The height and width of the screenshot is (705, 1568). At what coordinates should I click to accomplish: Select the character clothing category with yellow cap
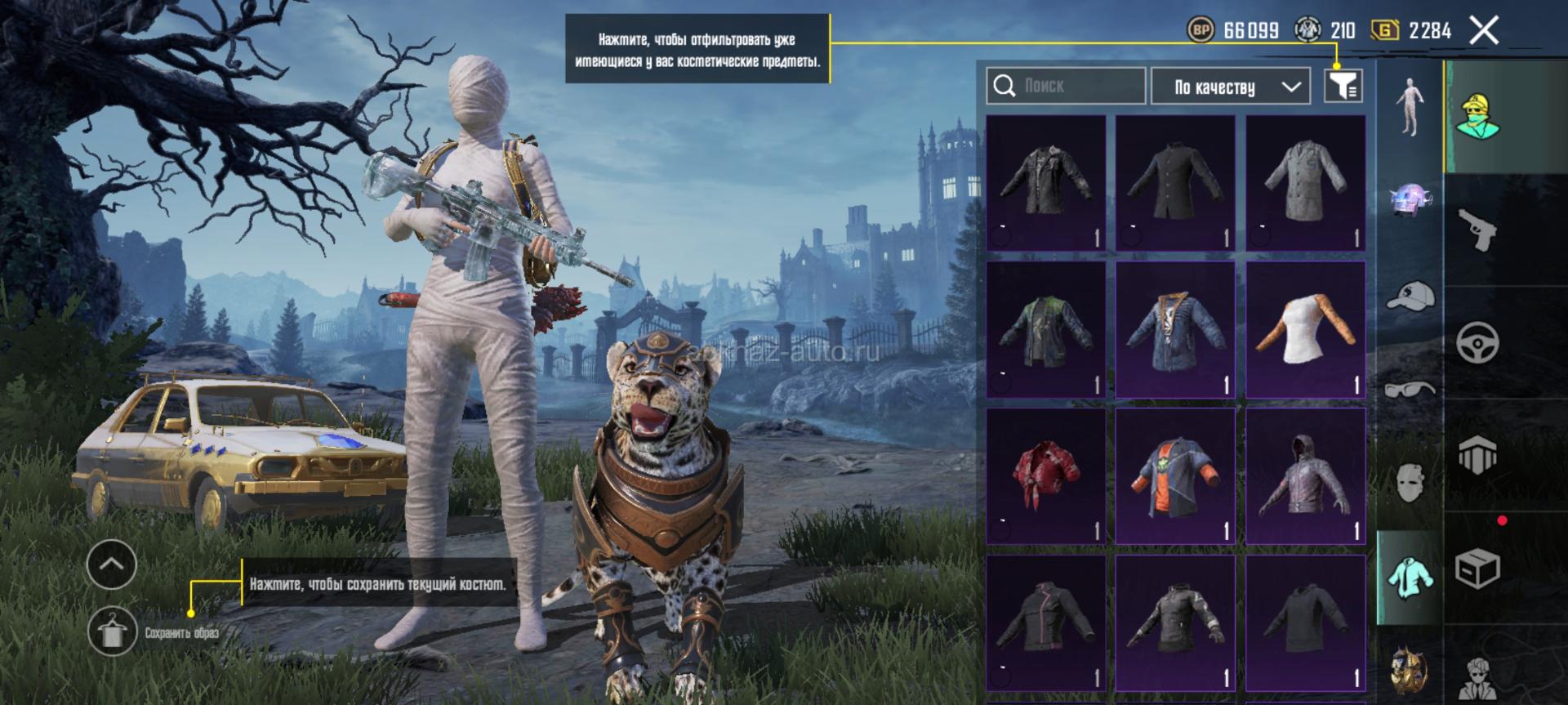1478,116
